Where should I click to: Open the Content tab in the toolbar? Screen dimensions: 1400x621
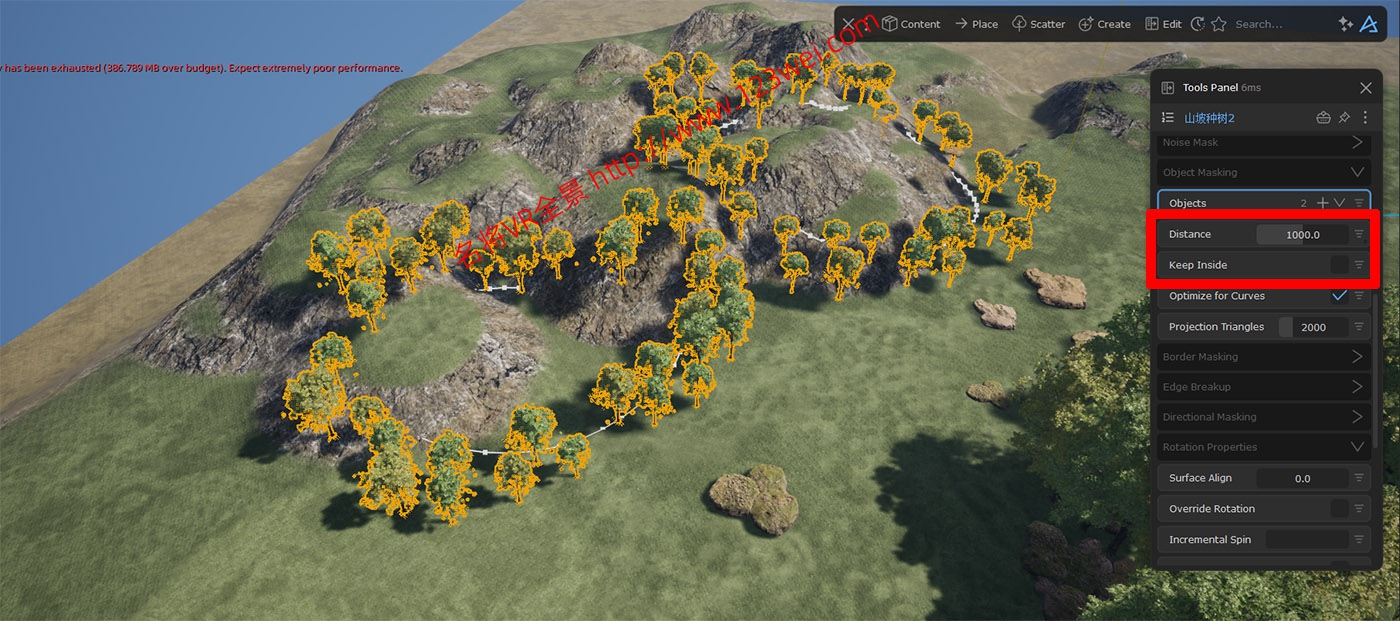910,24
